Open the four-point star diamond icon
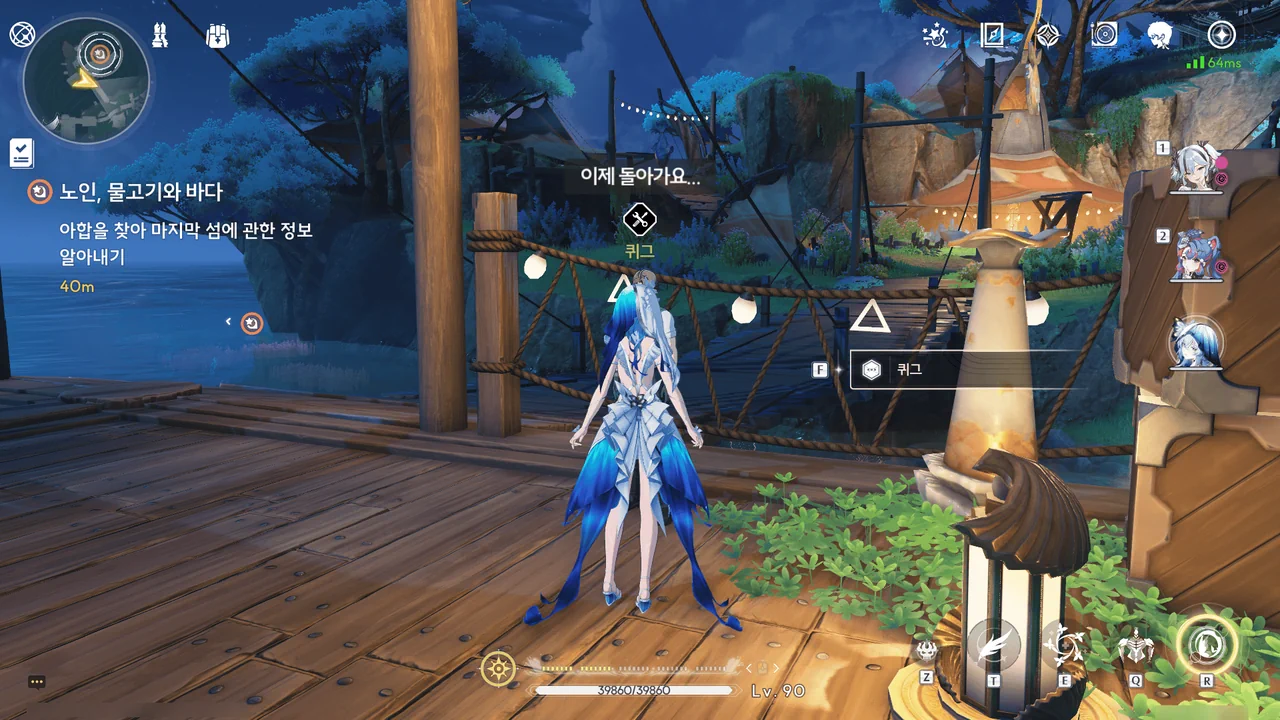 [1047, 36]
